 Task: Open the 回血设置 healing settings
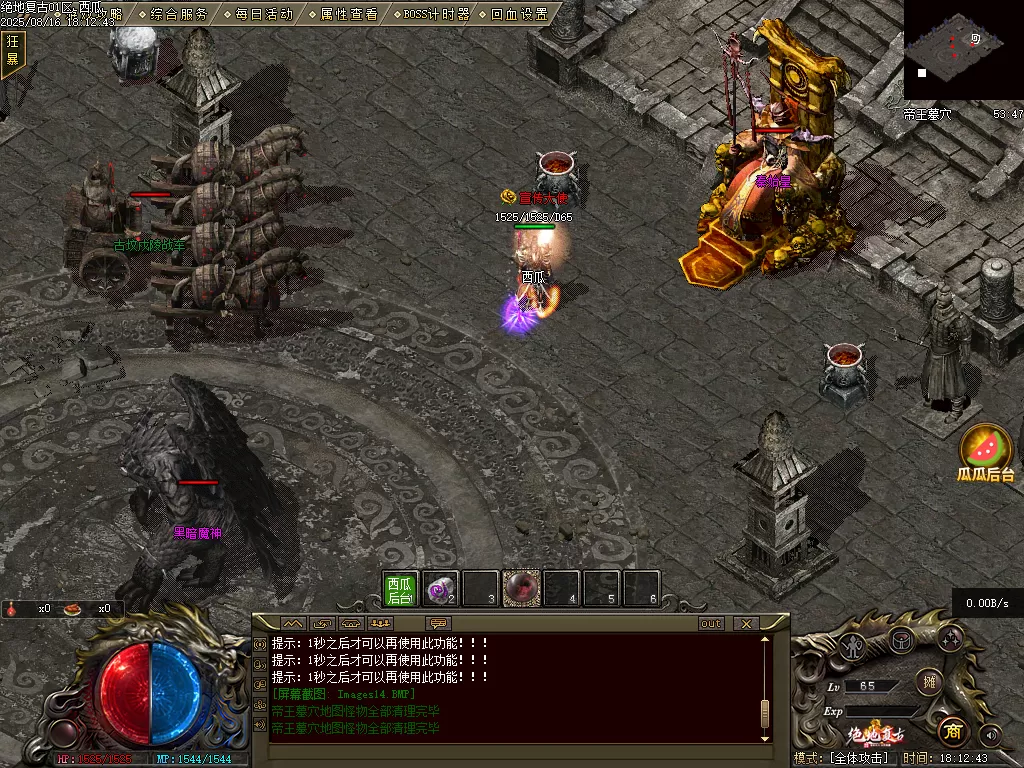(x=519, y=14)
